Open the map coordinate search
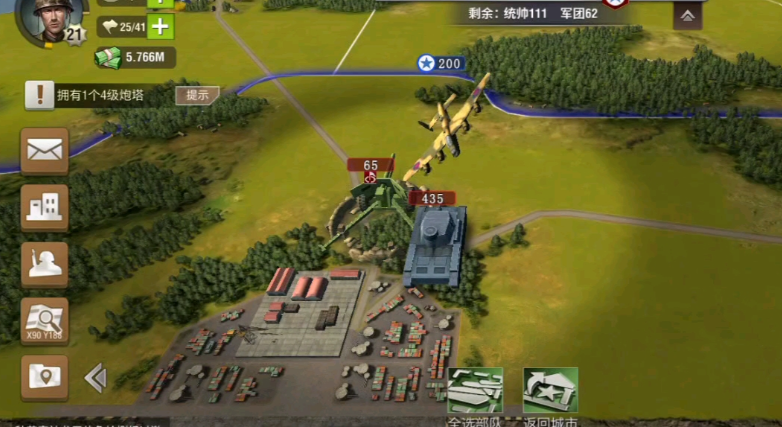The width and height of the screenshot is (782, 427). click(45, 321)
